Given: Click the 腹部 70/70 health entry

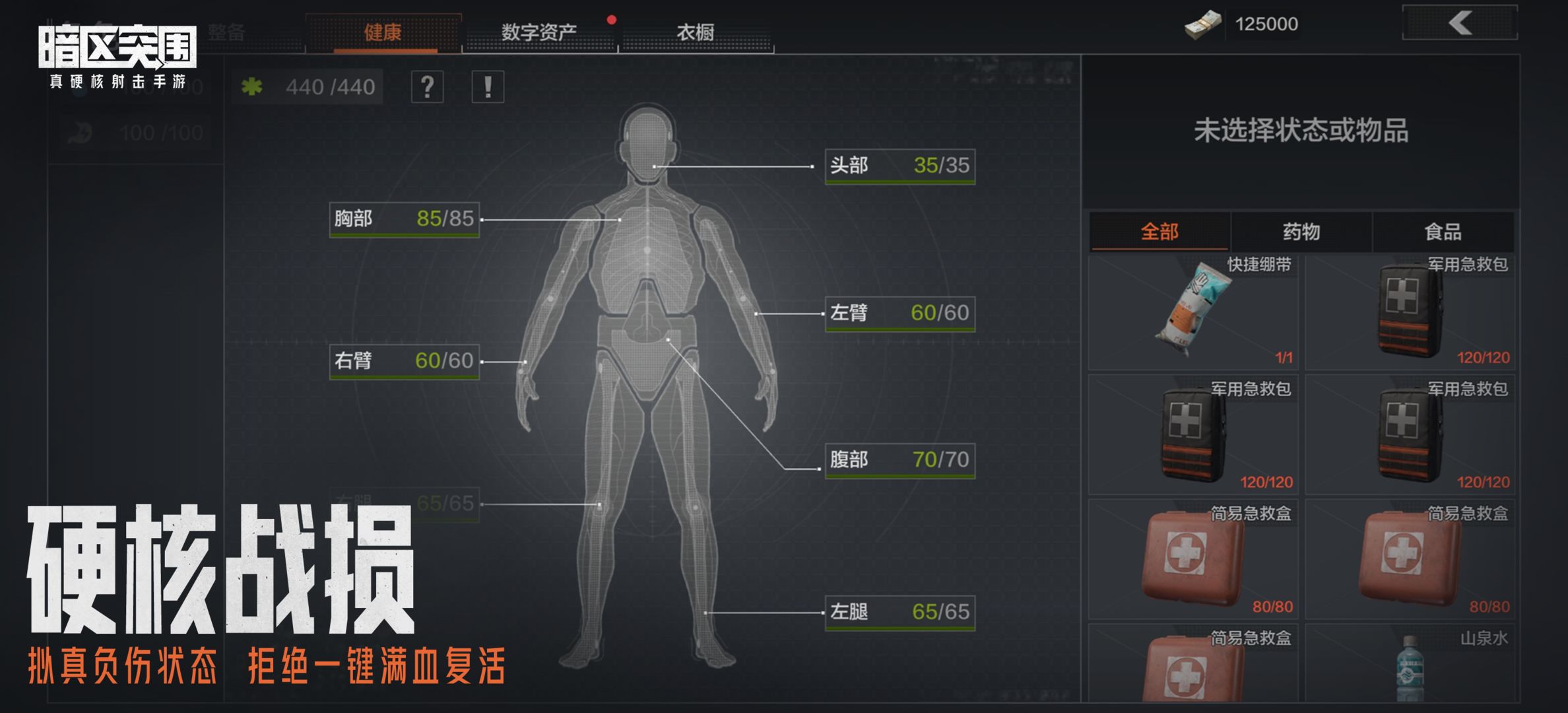Looking at the screenshot, I should [899, 460].
